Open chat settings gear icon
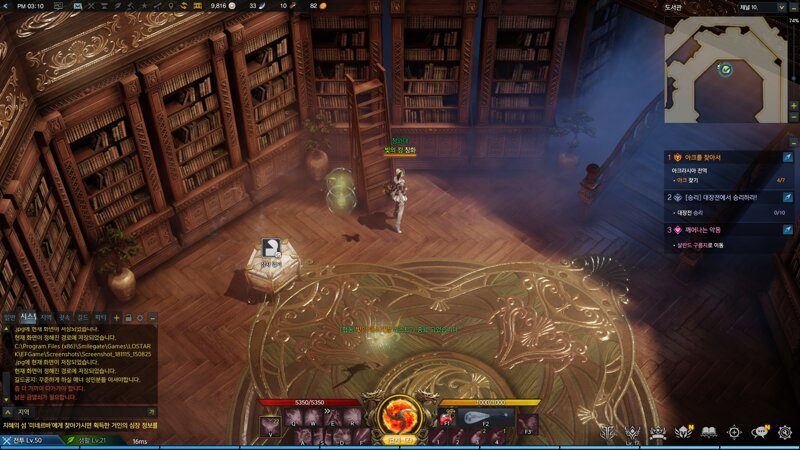Viewport: 800px width, 450px height. [x=141, y=317]
